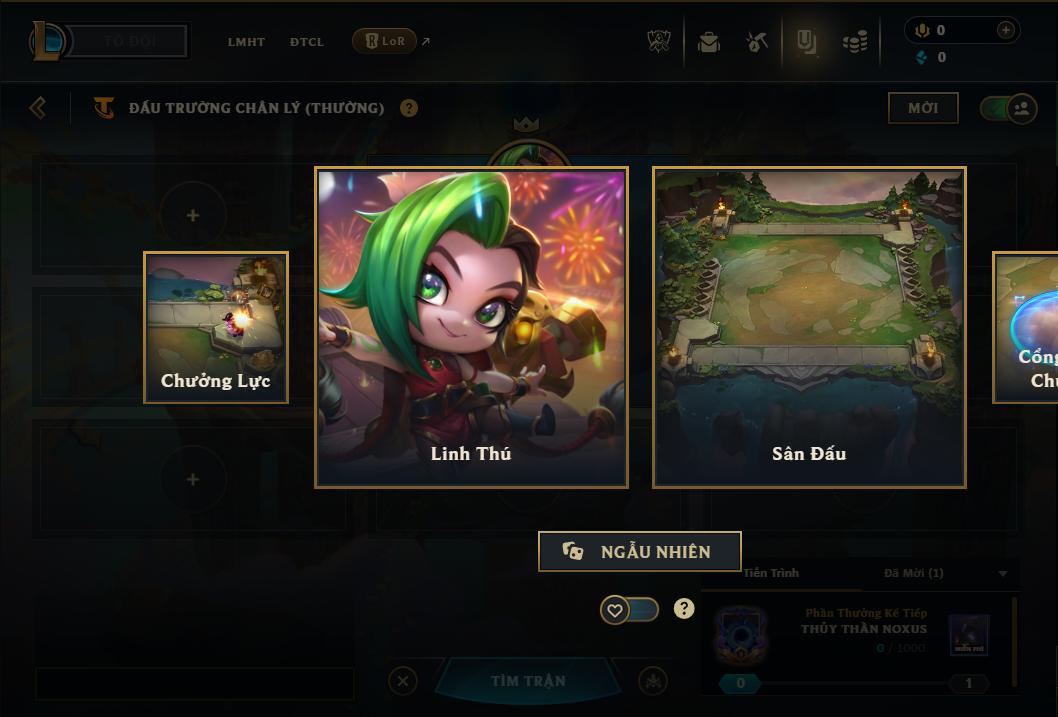
Task: Choose the Sân Đấu arena card
Action: pos(809,327)
